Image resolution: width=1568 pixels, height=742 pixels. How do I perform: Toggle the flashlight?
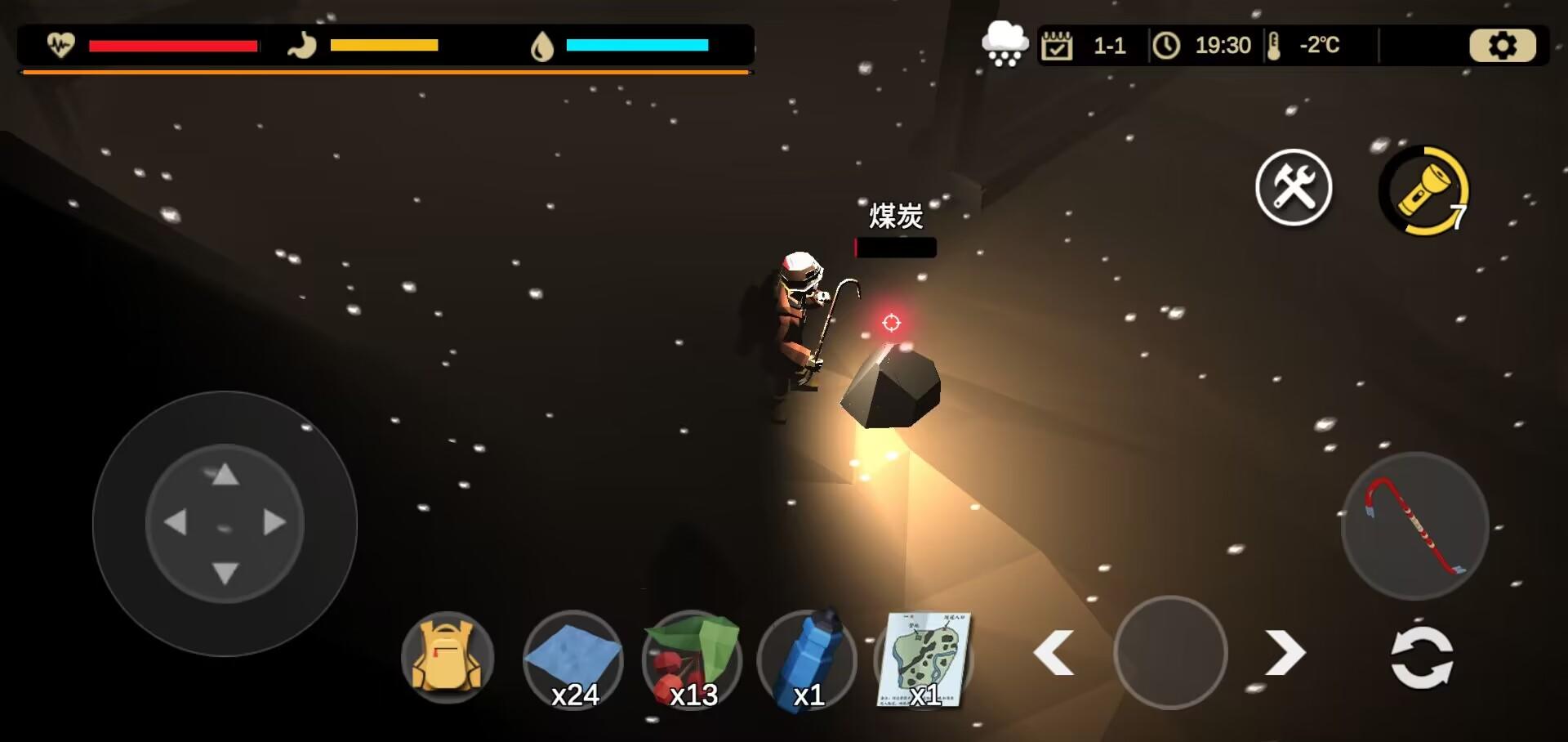[x=1424, y=191]
